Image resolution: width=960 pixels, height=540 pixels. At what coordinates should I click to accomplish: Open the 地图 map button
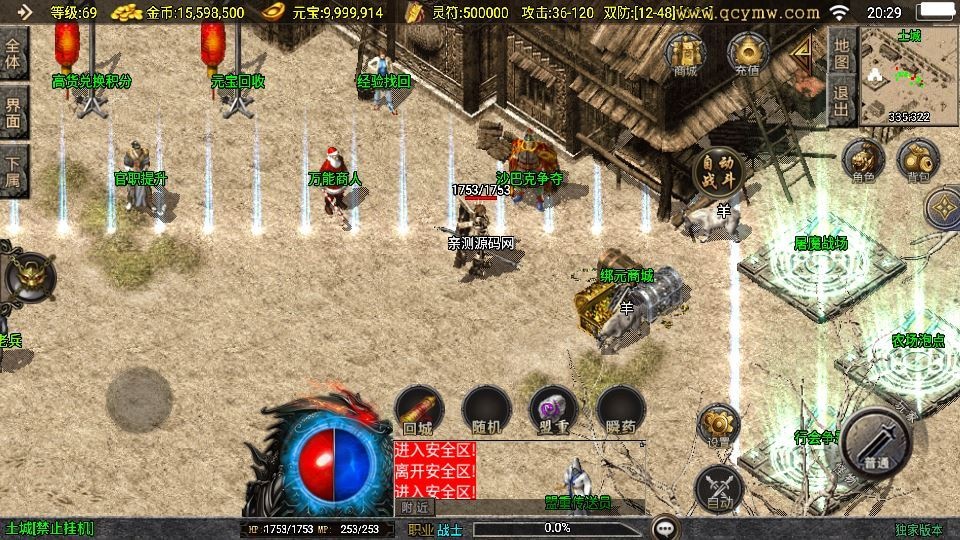[842, 53]
